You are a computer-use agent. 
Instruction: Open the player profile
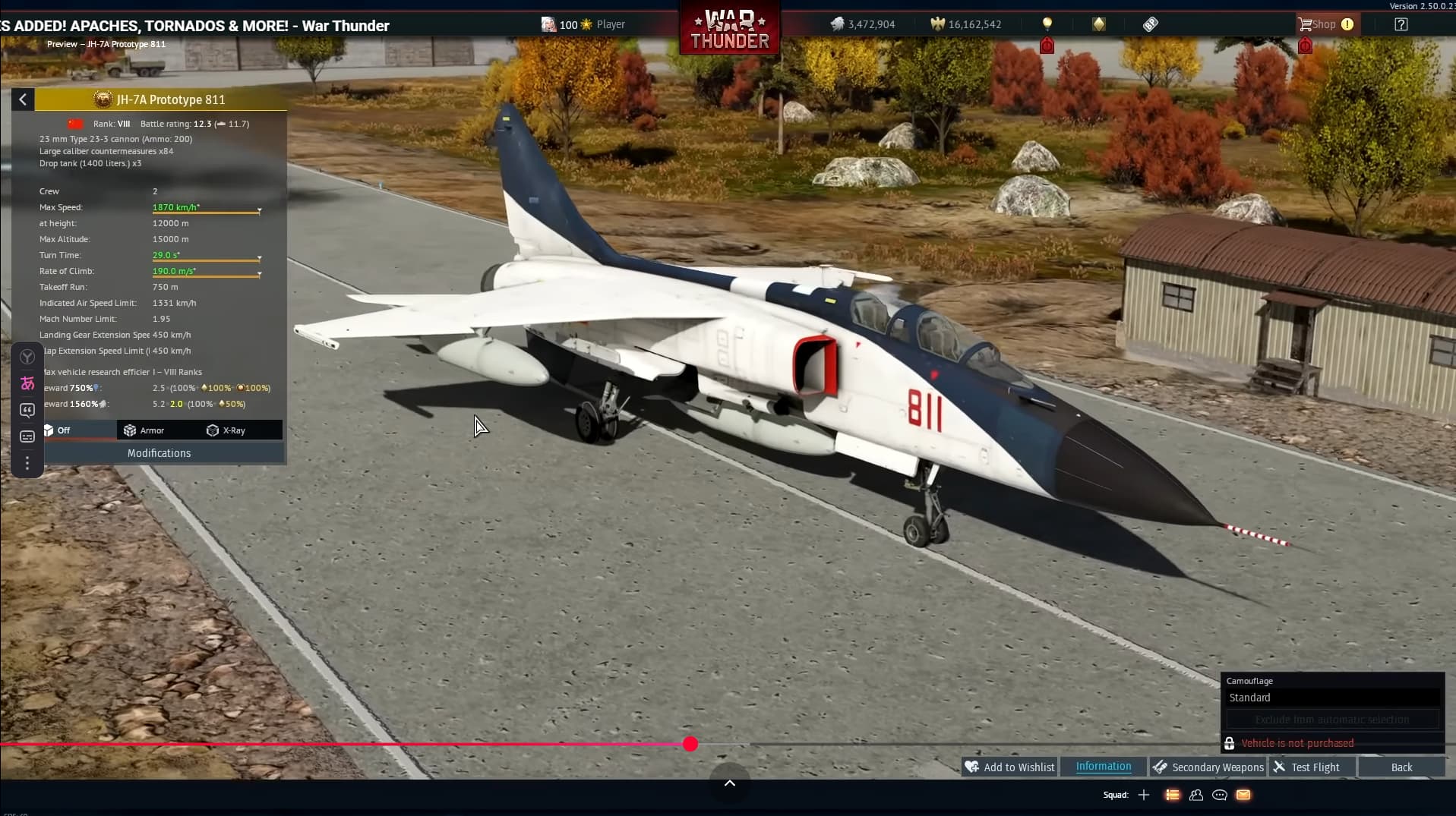[583, 24]
